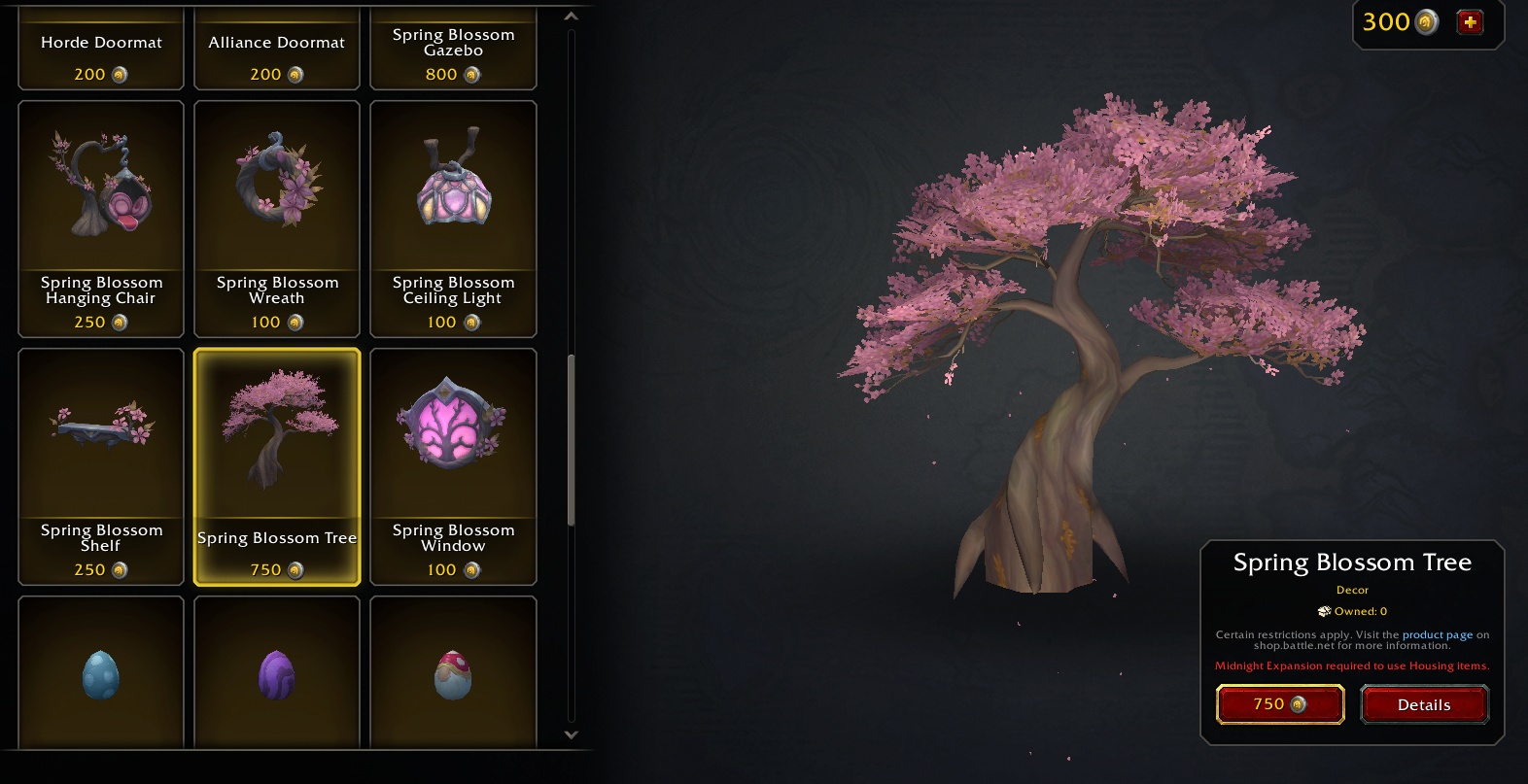Select the Spring Blossom Window item
Image resolution: width=1528 pixels, height=784 pixels.
(x=453, y=466)
